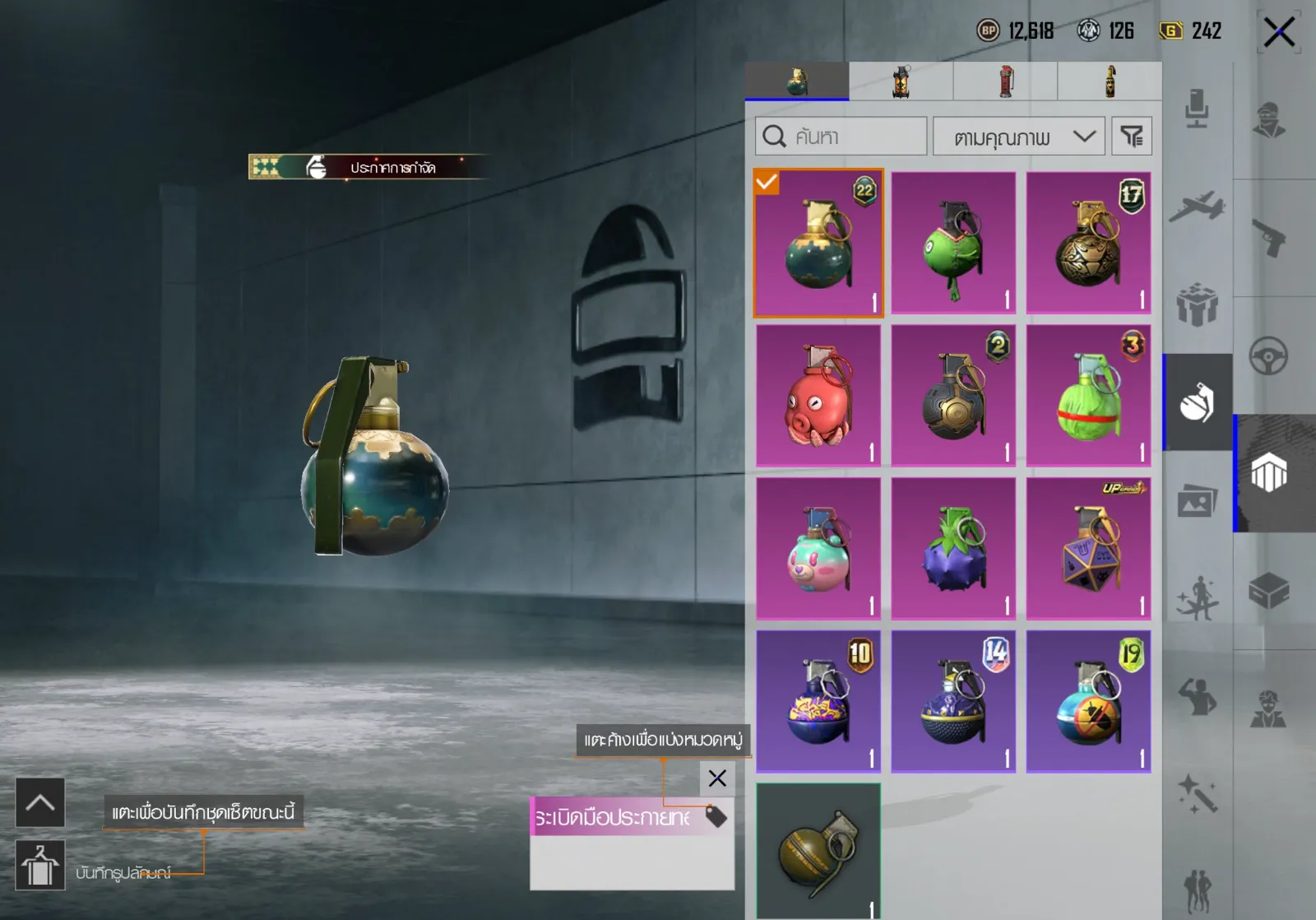Choose the green watermelon grenade skin

[x=1088, y=396]
